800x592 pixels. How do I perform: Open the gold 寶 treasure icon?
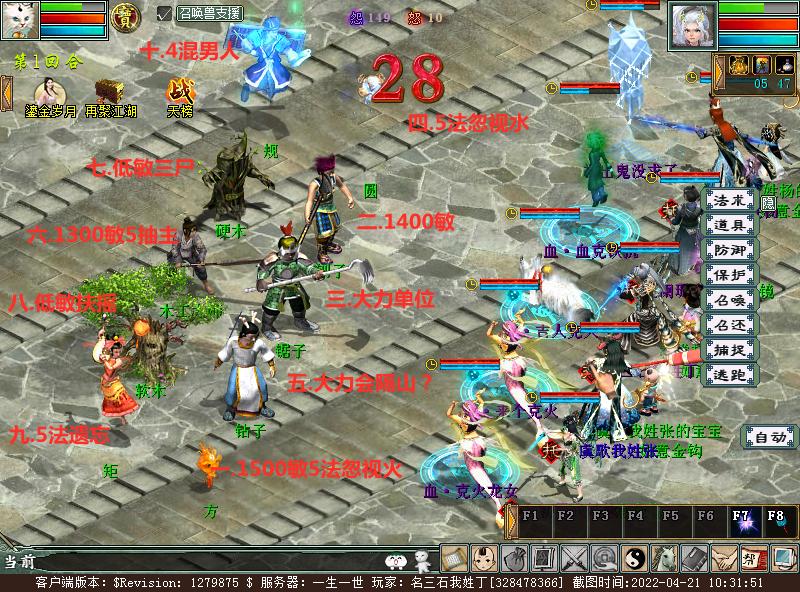pos(125,18)
